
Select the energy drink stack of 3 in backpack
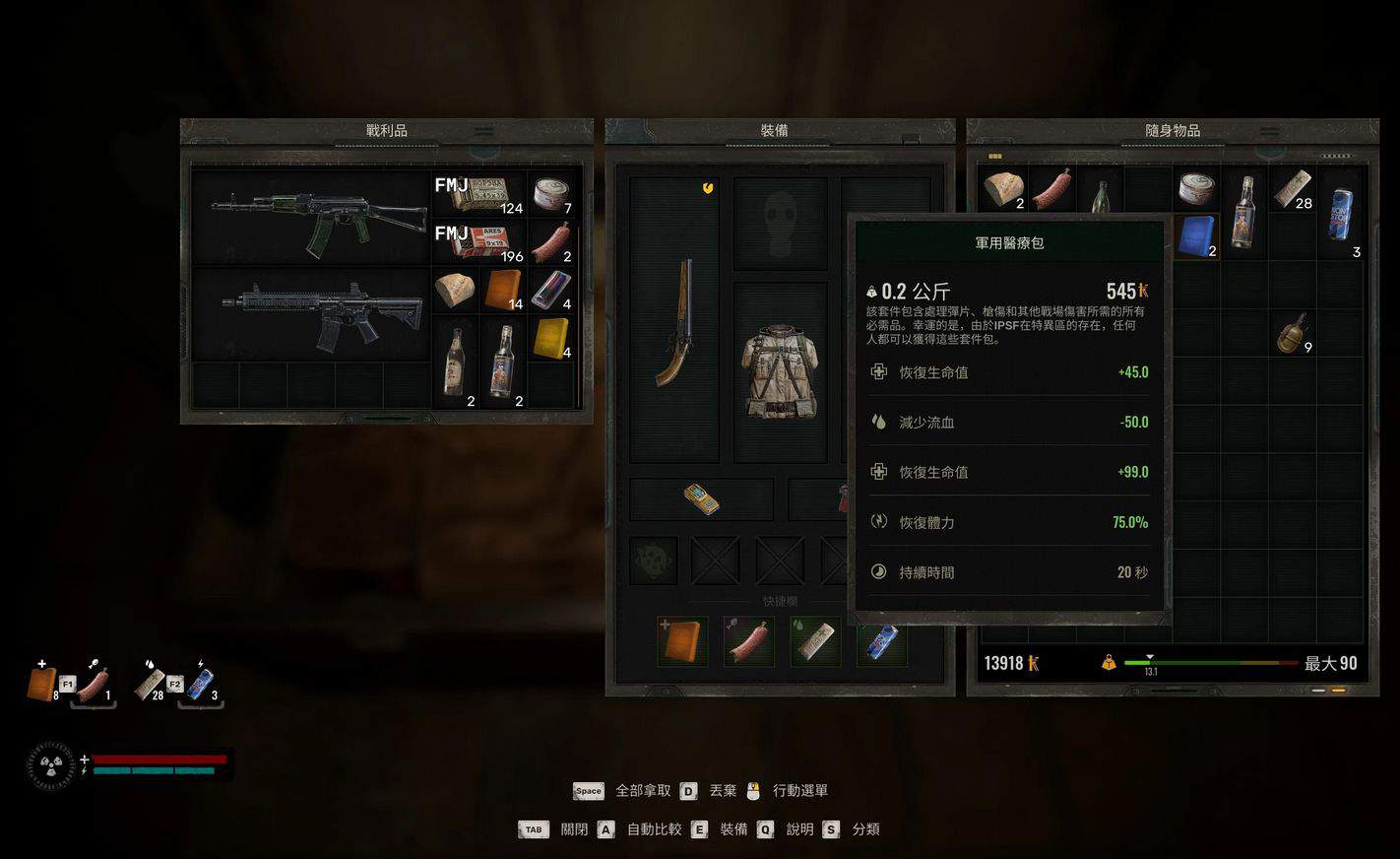[x=1341, y=212]
